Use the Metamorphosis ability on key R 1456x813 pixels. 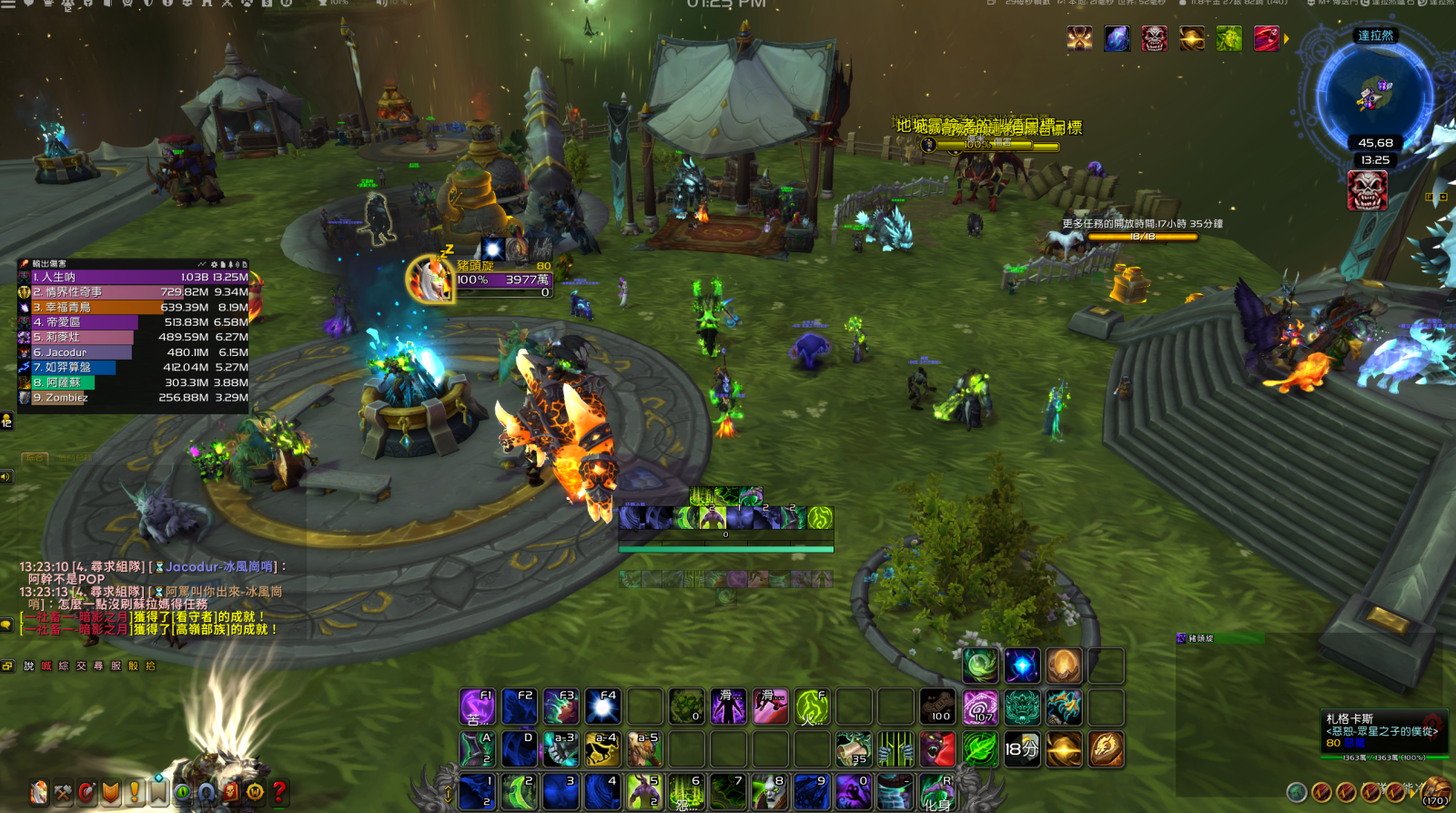(936, 791)
